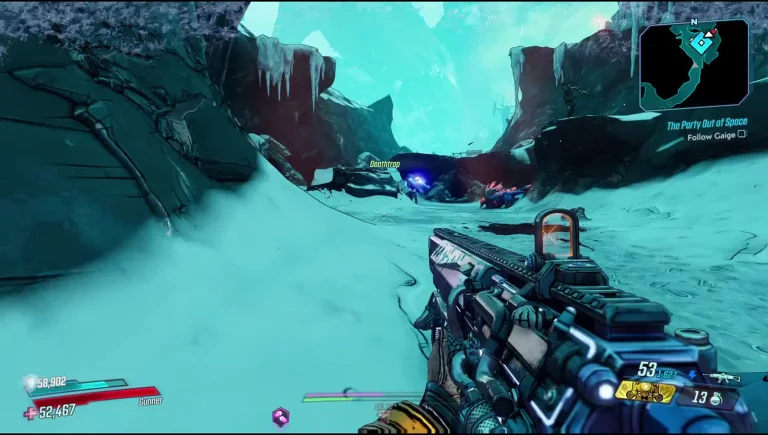Open the minimap

pos(694,63)
